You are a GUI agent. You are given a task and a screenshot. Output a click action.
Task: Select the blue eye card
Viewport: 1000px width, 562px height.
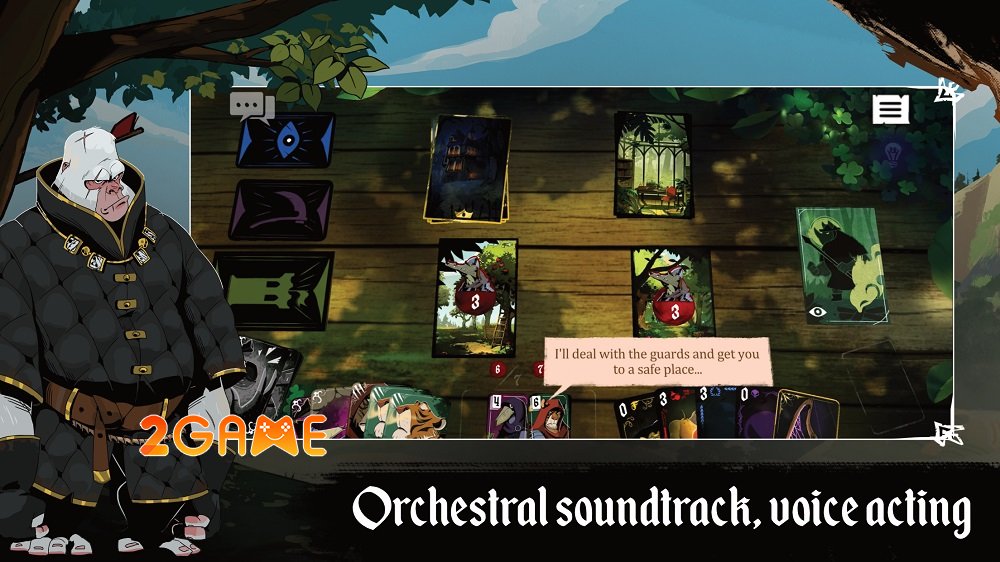point(285,140)
